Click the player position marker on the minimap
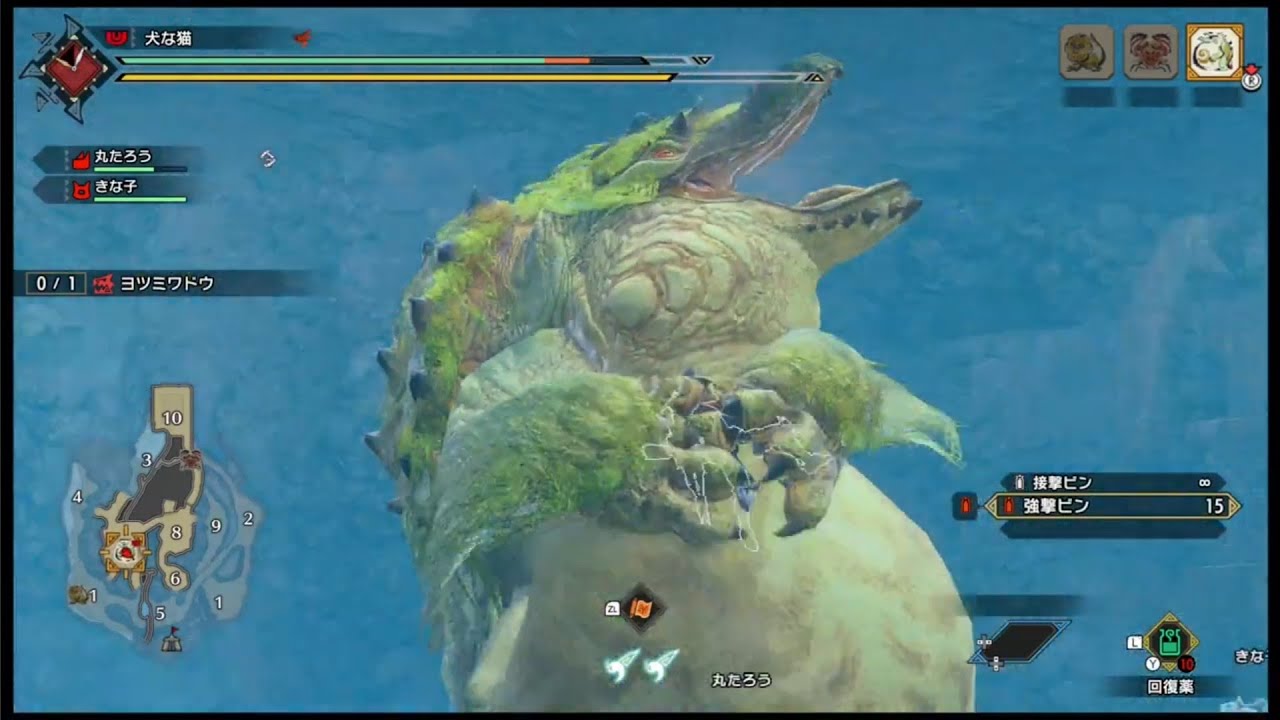 coord(127,549)
